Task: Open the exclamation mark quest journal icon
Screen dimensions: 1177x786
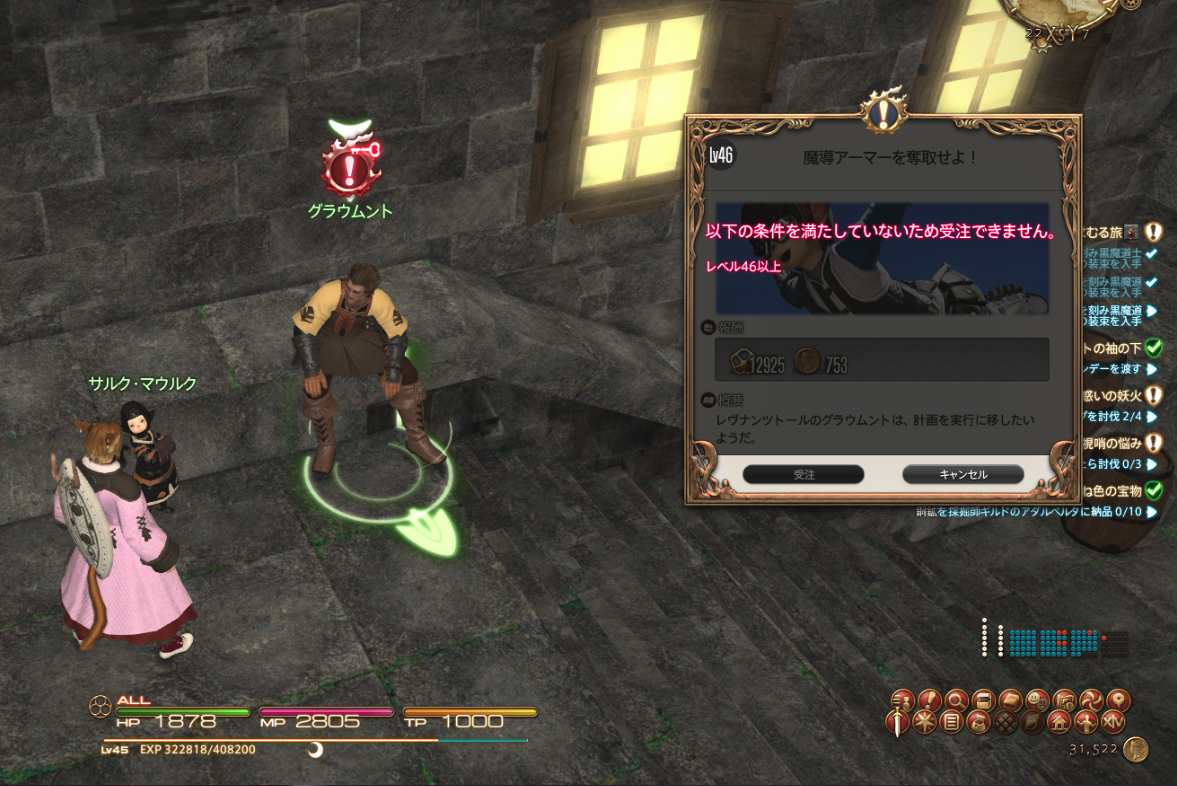Action: (929, 700)
